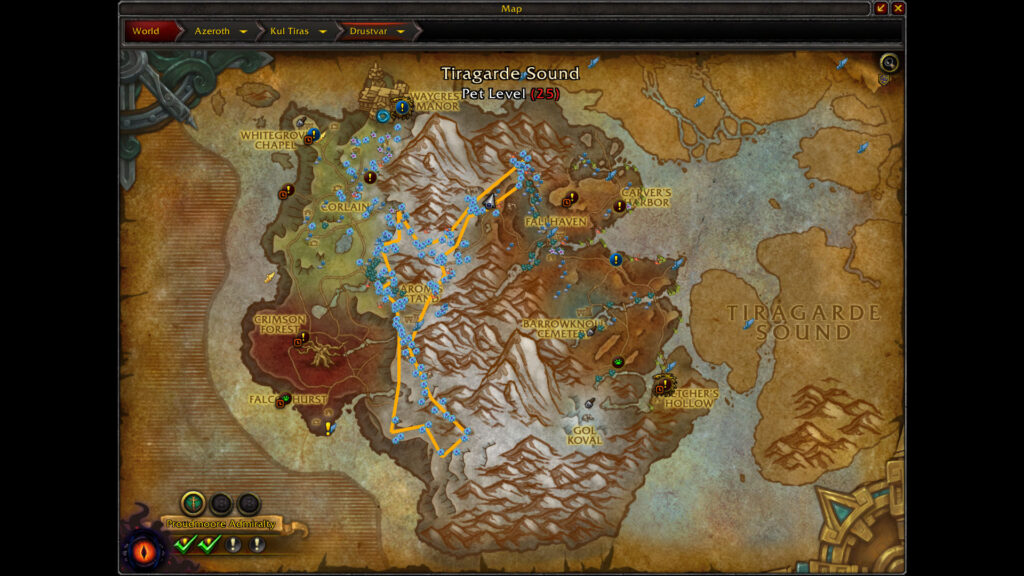Open the Drustvar zone dropdown

pos(400,31)
